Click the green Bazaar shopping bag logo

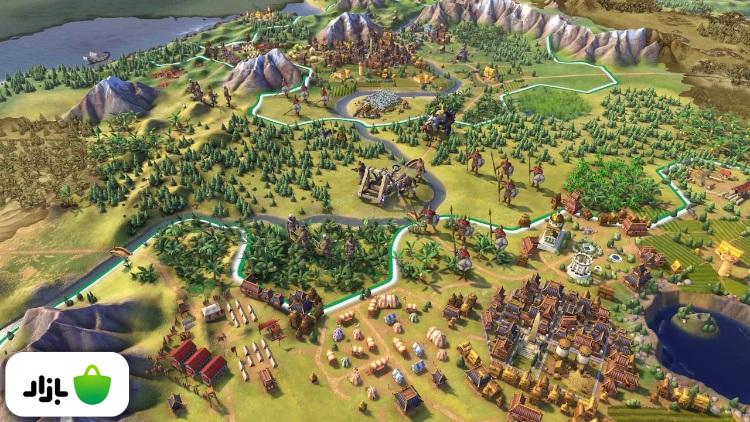[x=92, y=385]
